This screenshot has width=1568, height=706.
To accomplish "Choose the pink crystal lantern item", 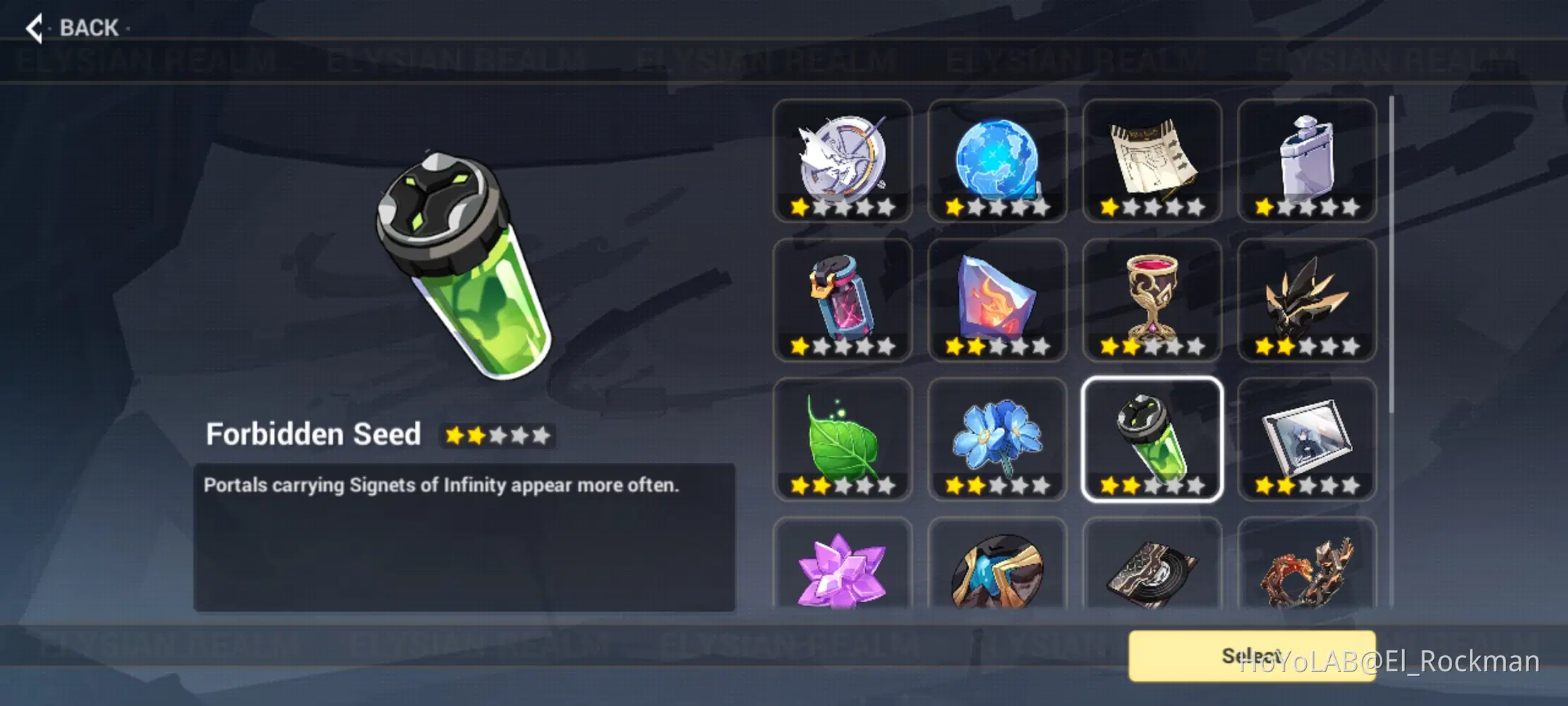I will click(x=842, y=300).
